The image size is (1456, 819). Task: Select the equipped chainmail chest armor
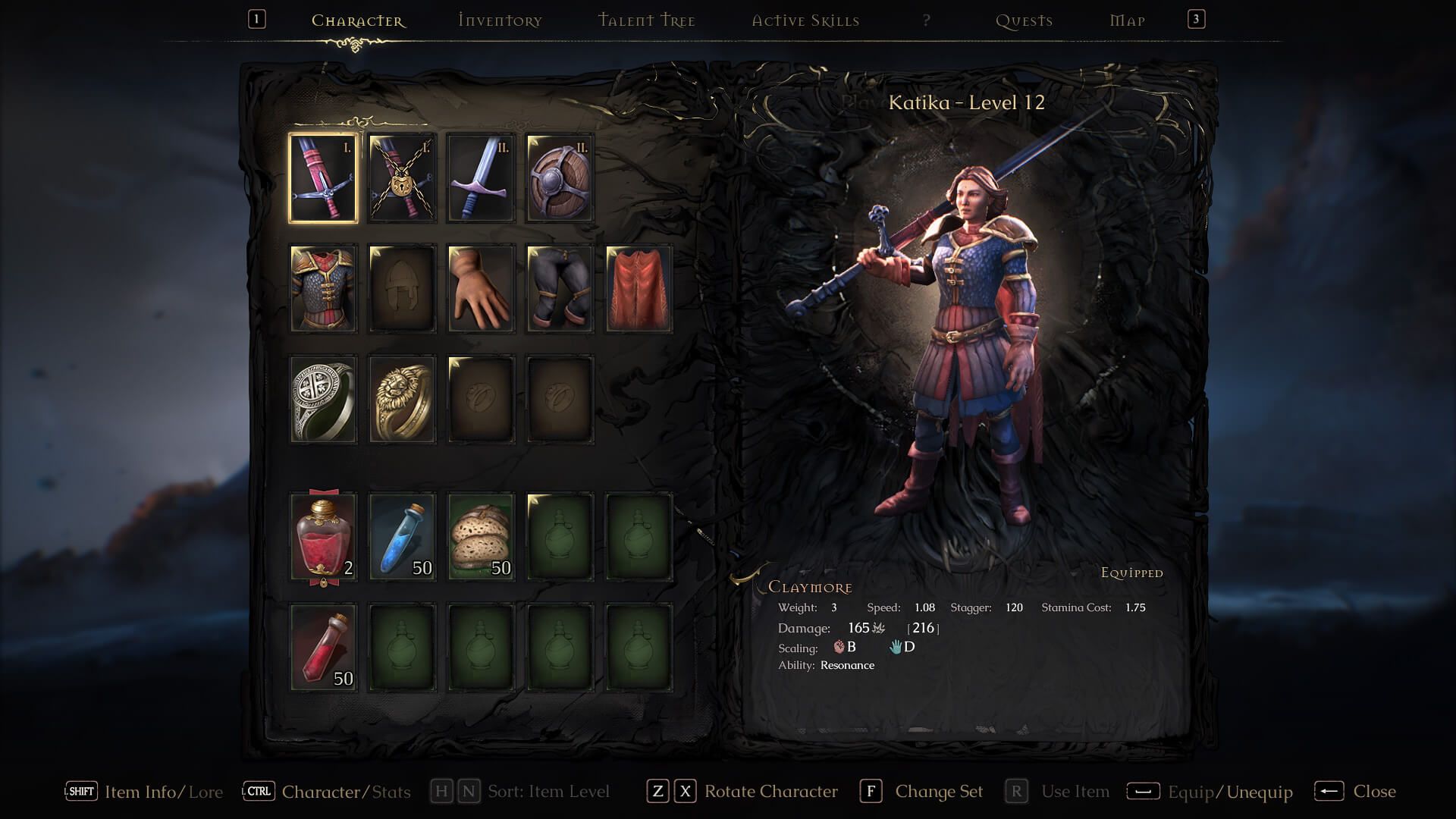point(324,288)
